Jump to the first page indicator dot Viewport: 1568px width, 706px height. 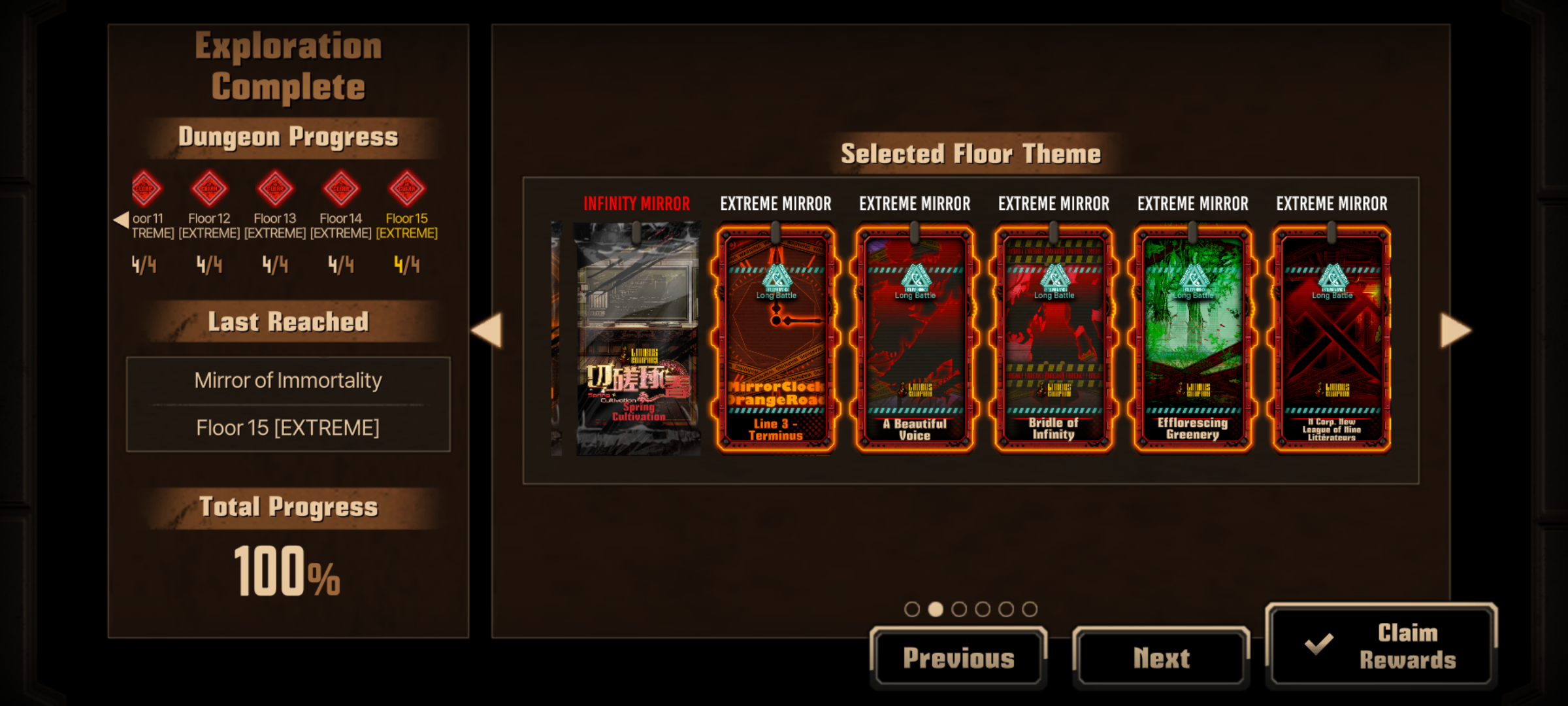pos(912,609)
